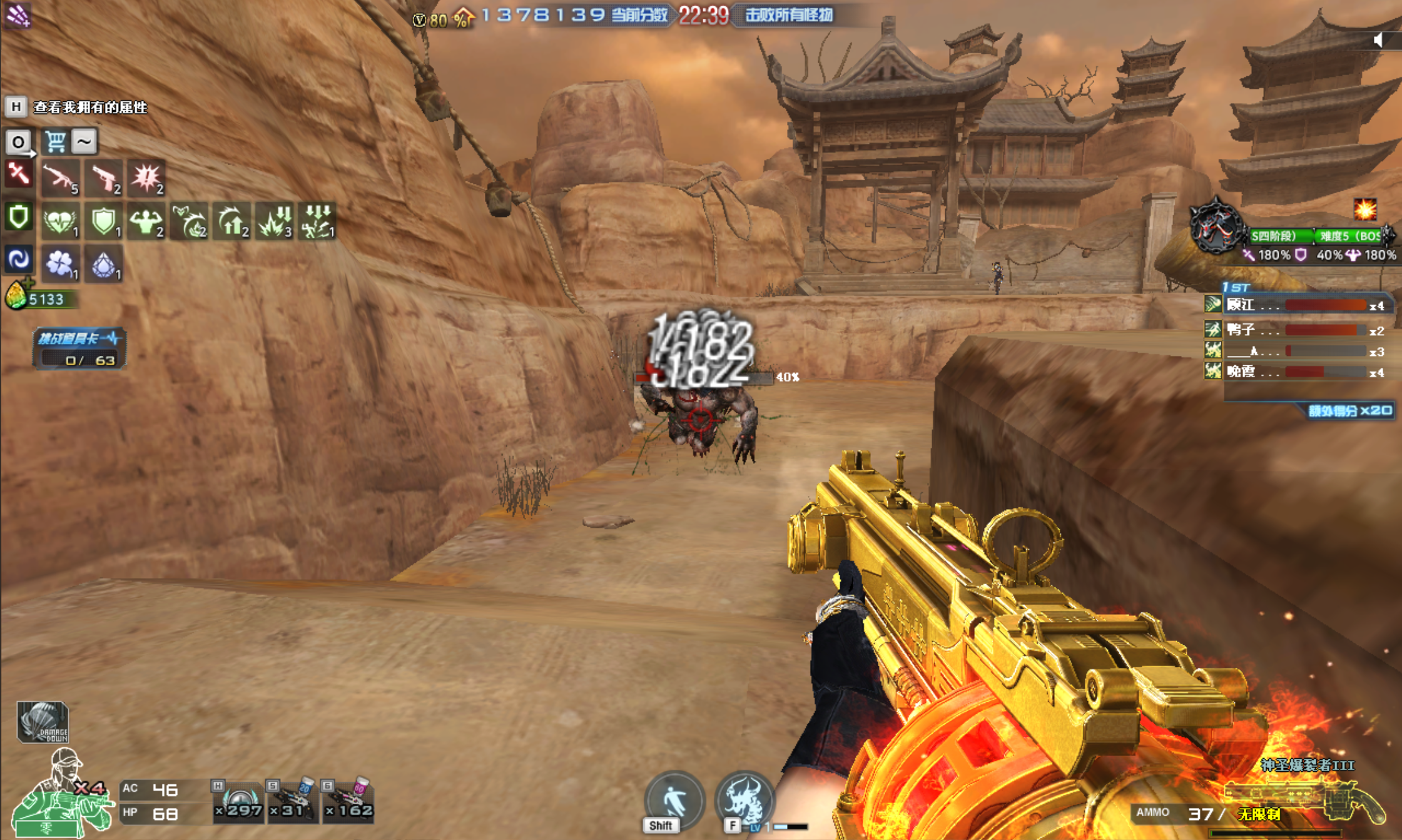
Task: Activate the running figure sprint skill
Action: [674, 801]
